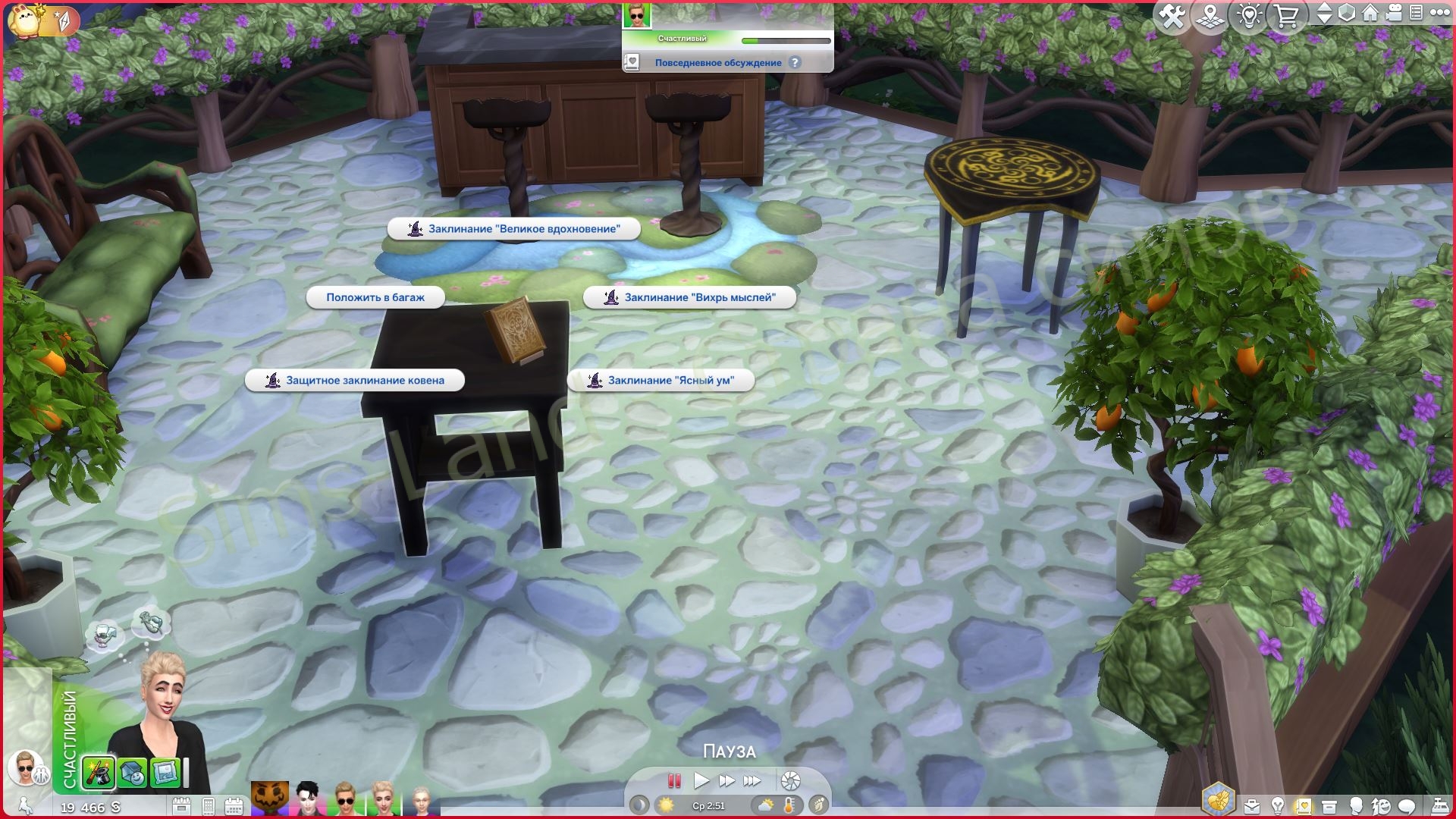Open the "Повседневное обсуждение" help question mark
Image resolution: width=1456 pixels, height=819 pixels.
click(795, 63)
